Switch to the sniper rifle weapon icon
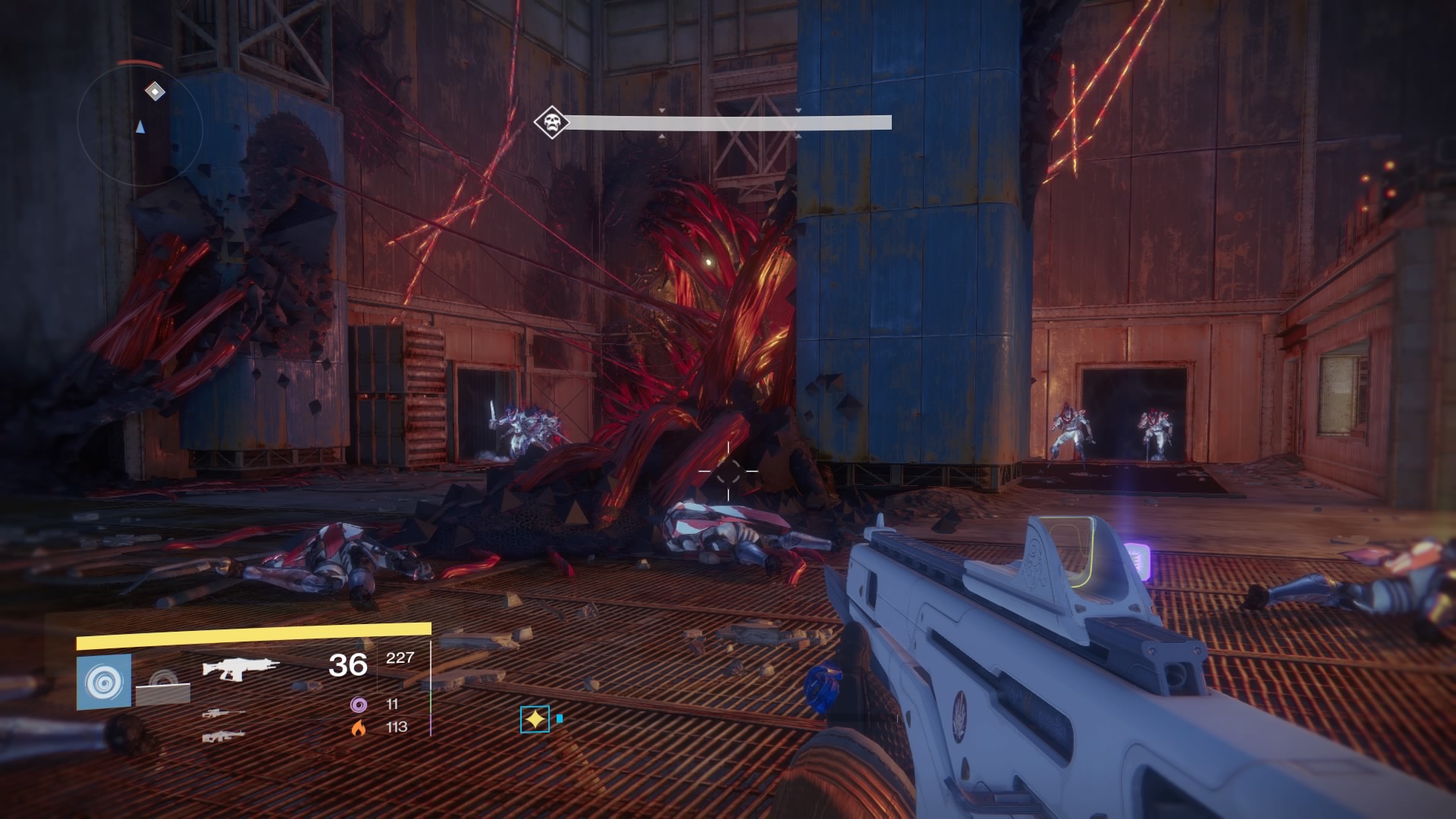The width and height of the screenshot is (1456, 819). tap(224, 714)
